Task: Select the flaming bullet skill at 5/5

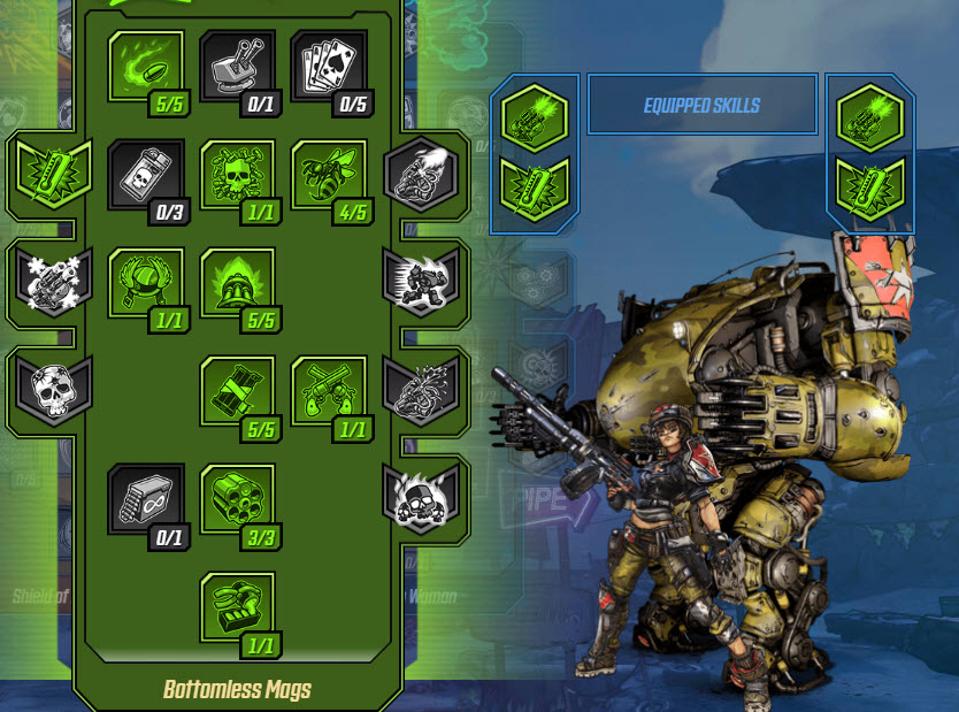Action: click(x=145, y=65)
